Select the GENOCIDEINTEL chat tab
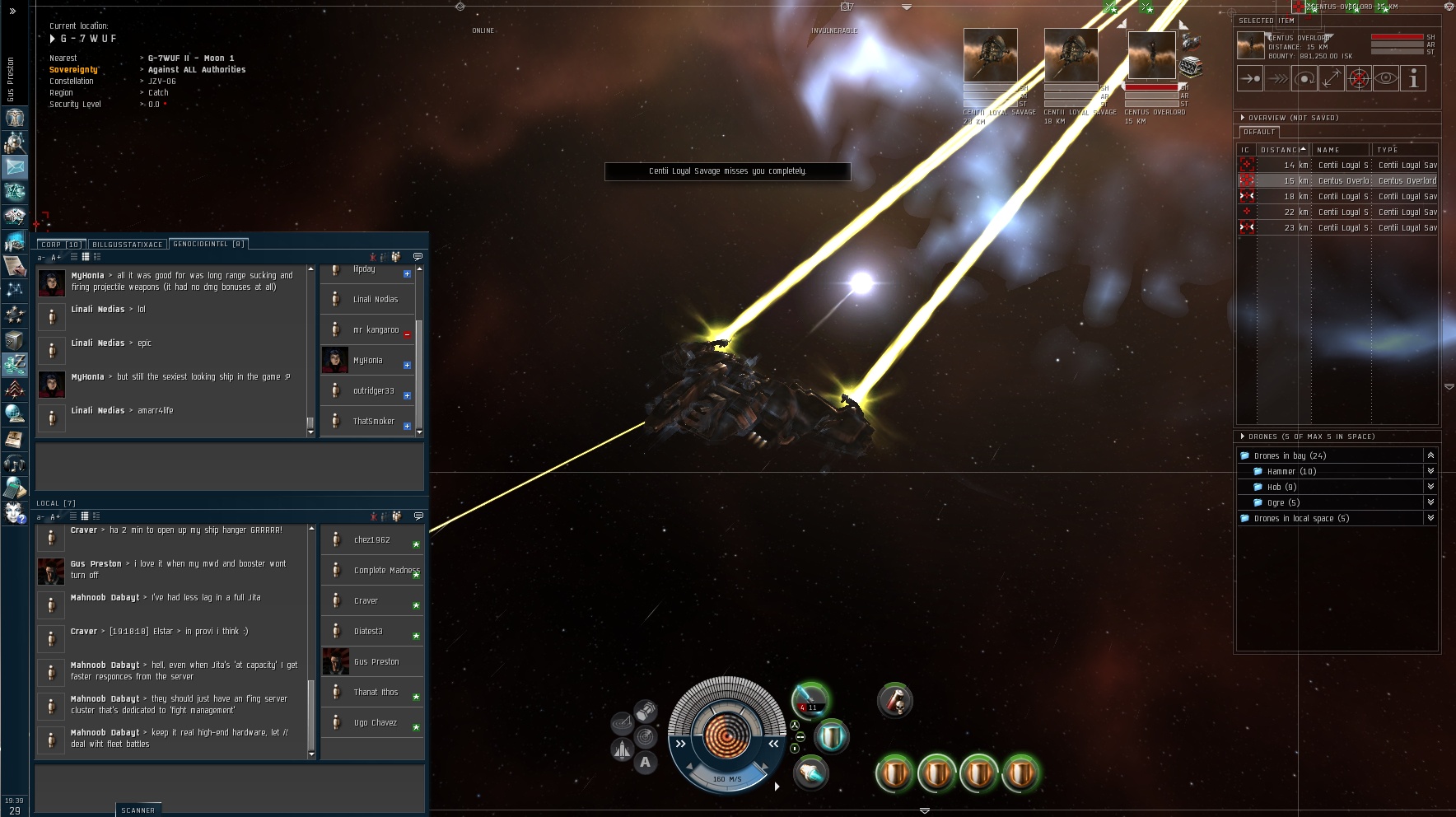The image size is (1456, 817). (x=208, y=244)
